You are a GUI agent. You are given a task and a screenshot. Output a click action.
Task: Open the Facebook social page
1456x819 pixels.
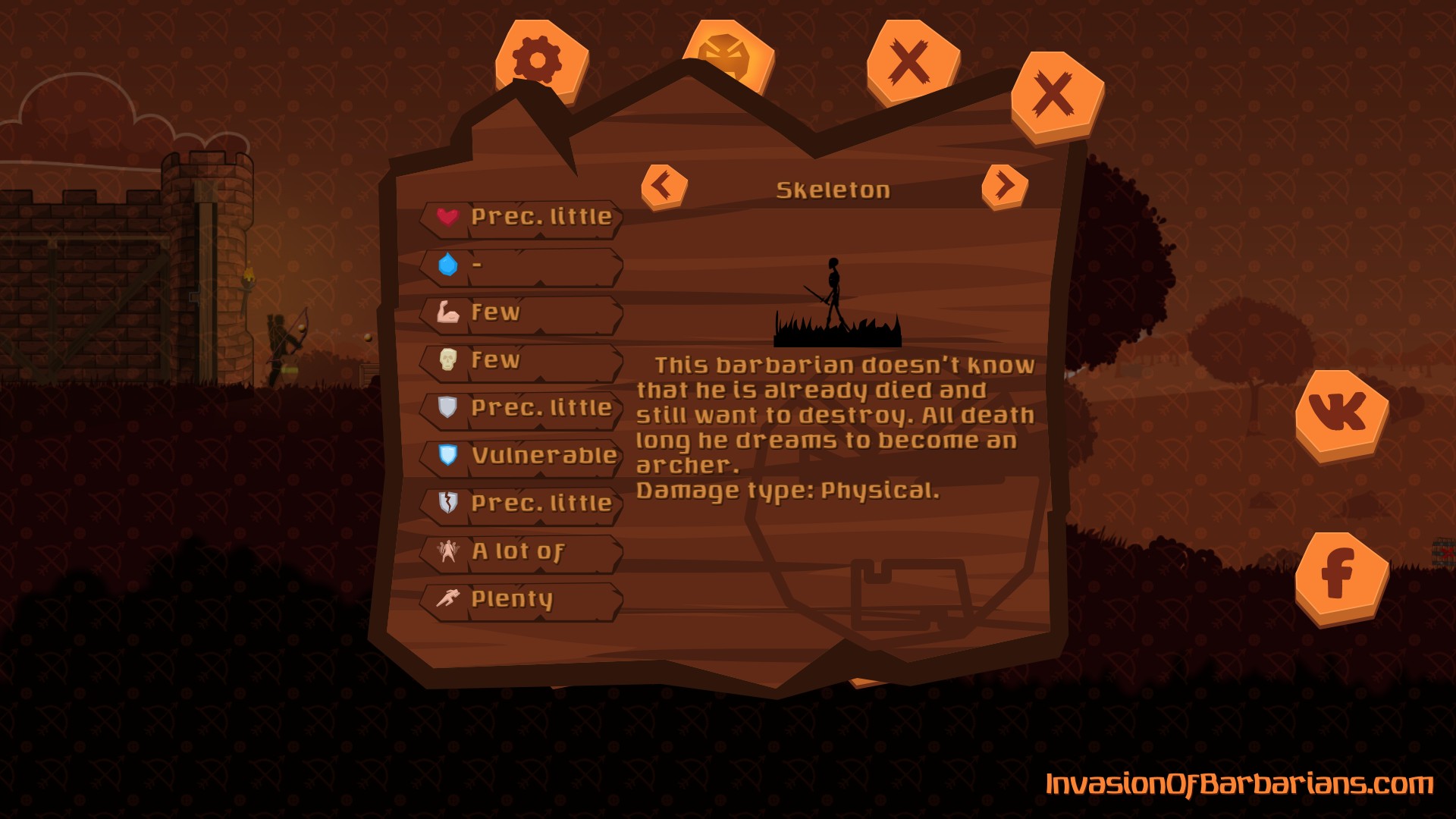point(1341,576)
